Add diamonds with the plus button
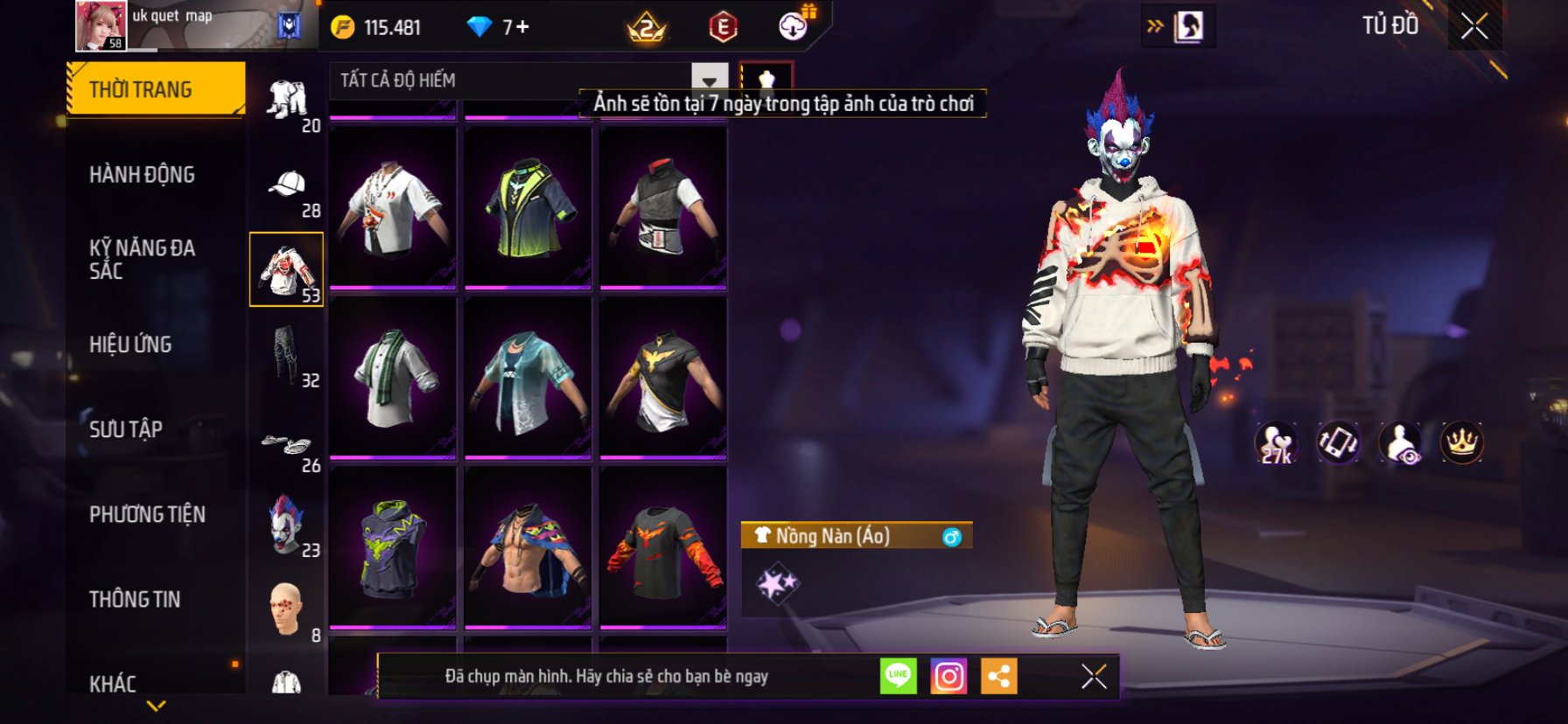 coord(522,27)
